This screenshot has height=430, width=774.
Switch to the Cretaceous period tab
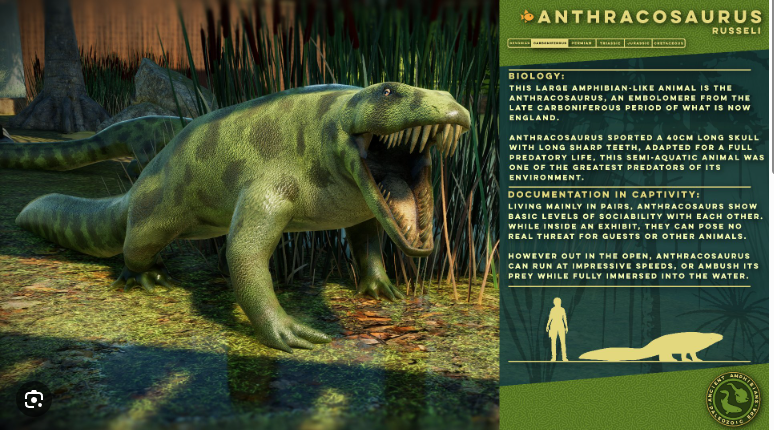pos(670,43)
